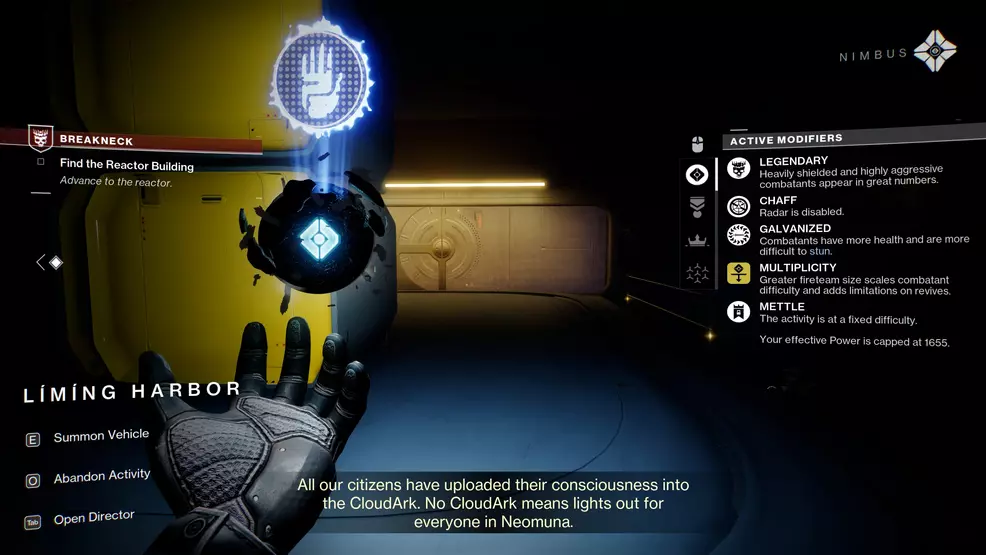Select the Breakneck mission tracker header
The width and height of the screenshot is (986, 555).
pyautogui.click(x=95, y=141)
